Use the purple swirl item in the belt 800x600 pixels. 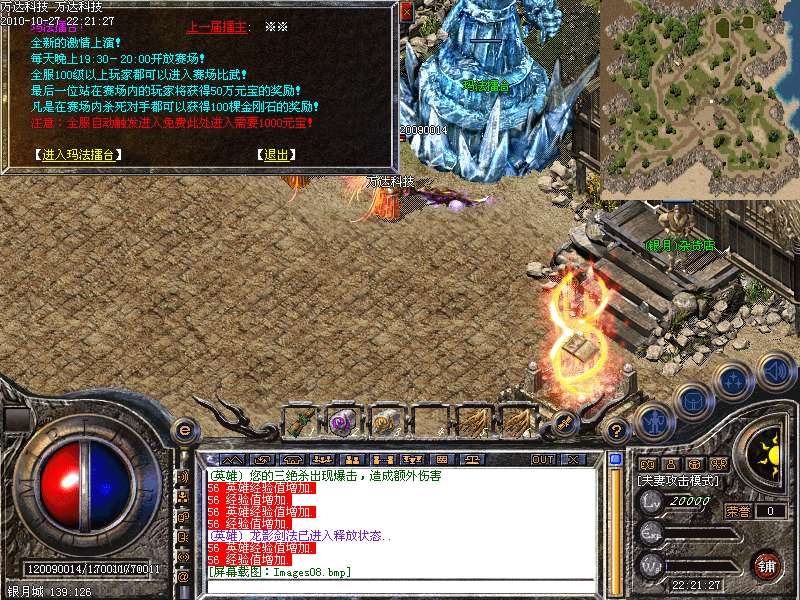point(343,421)
